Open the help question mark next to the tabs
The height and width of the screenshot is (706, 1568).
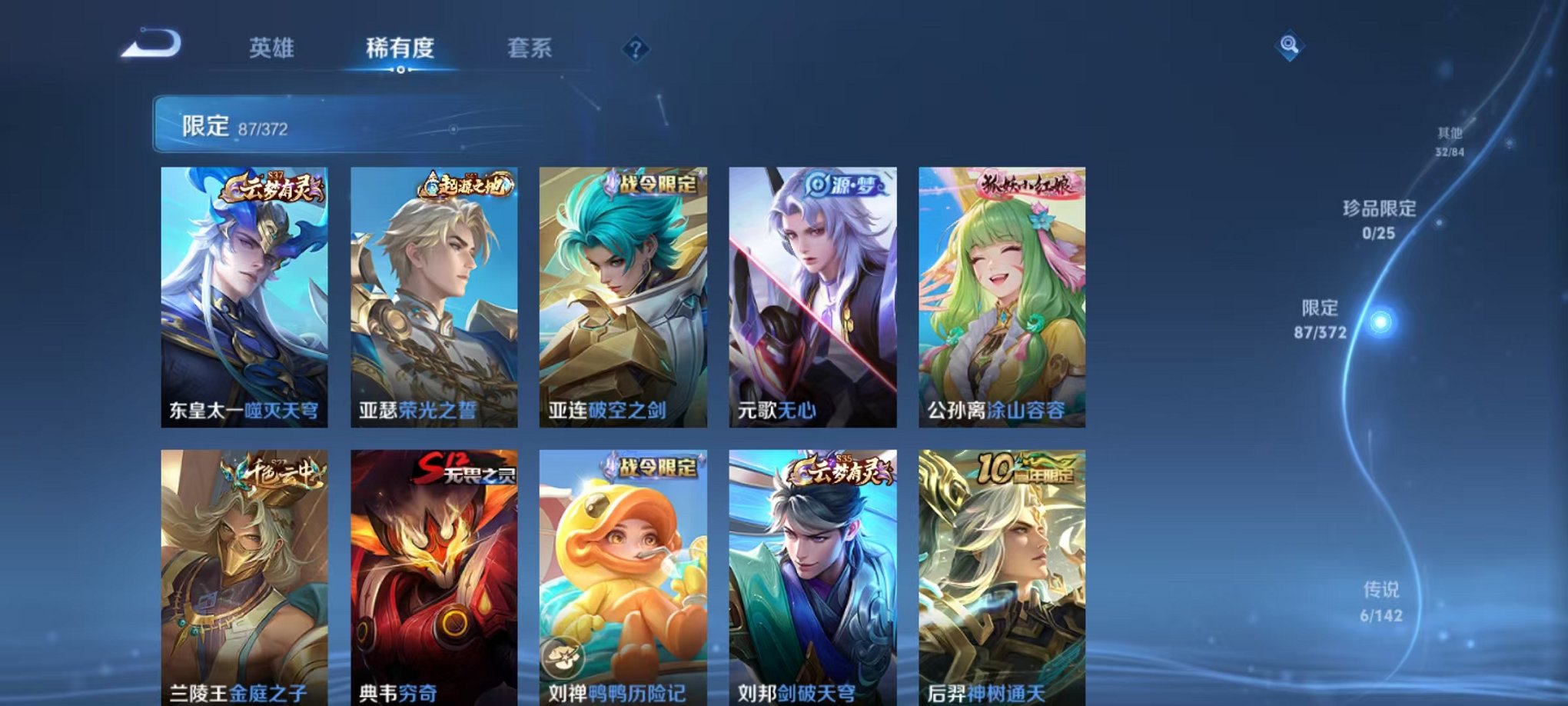tap(634, 49)
